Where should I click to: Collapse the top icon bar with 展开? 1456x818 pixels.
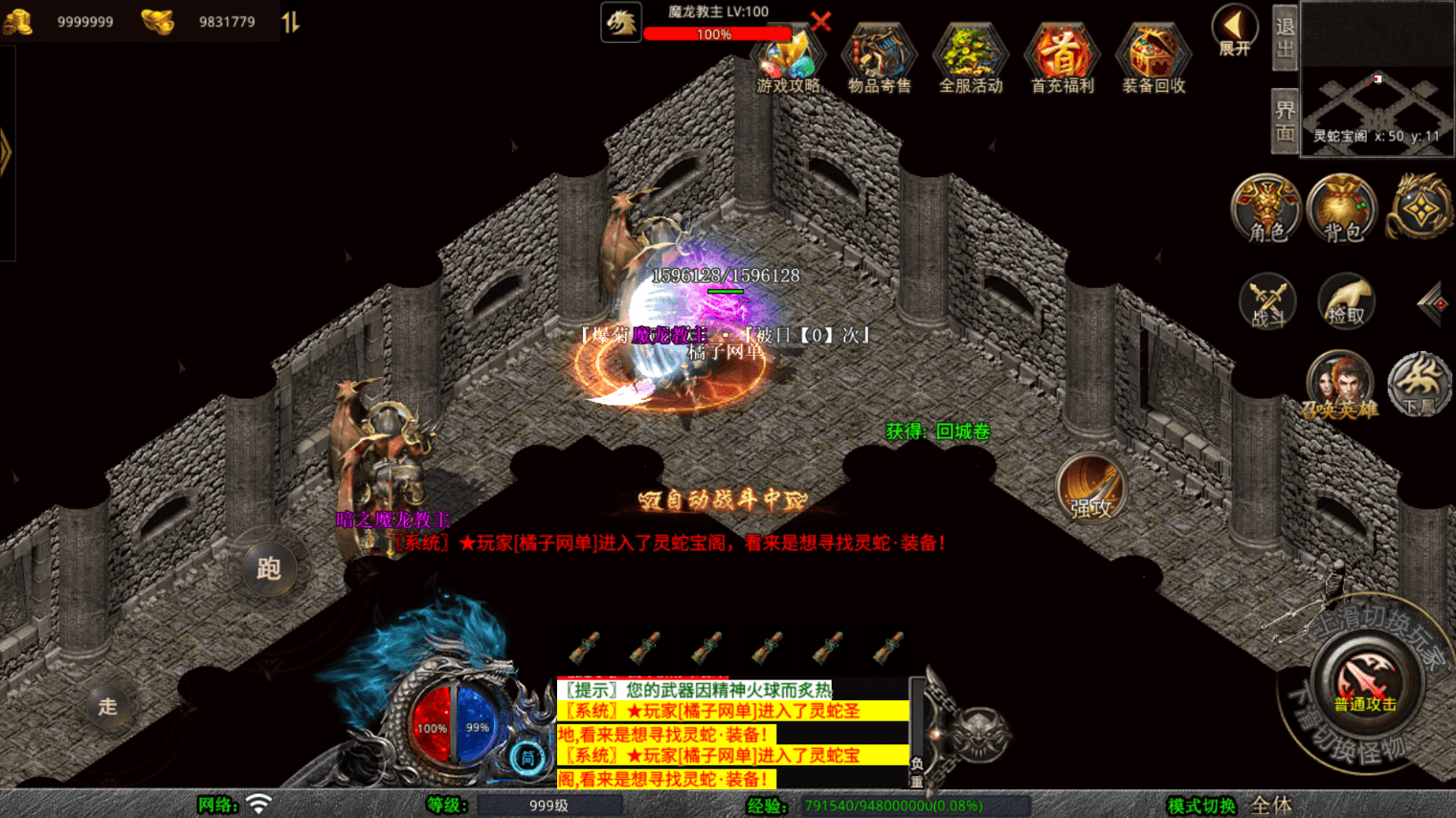(1234, 29)
